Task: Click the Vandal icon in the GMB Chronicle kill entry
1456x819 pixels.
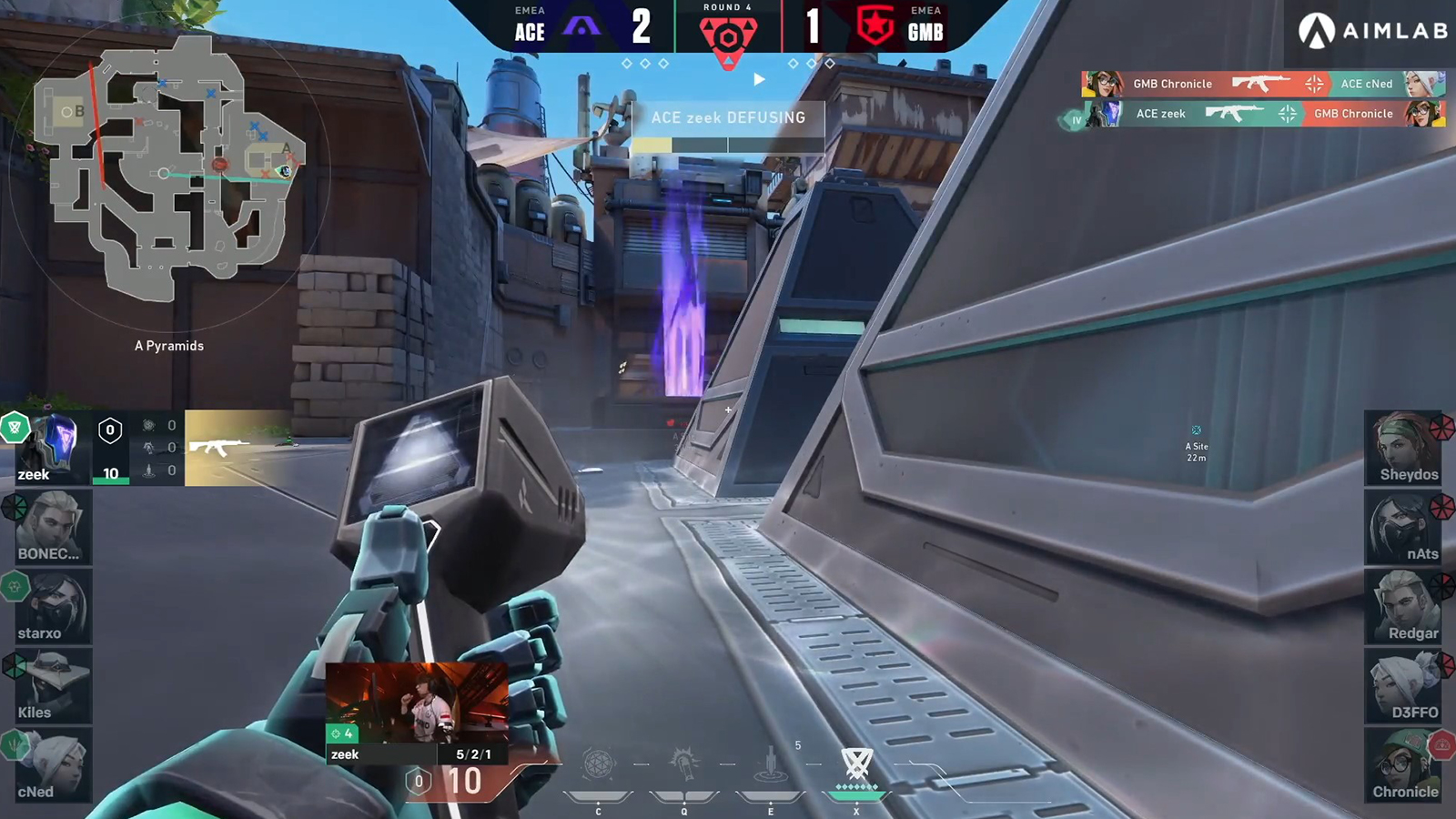Action: click(x=1259, y=84)
